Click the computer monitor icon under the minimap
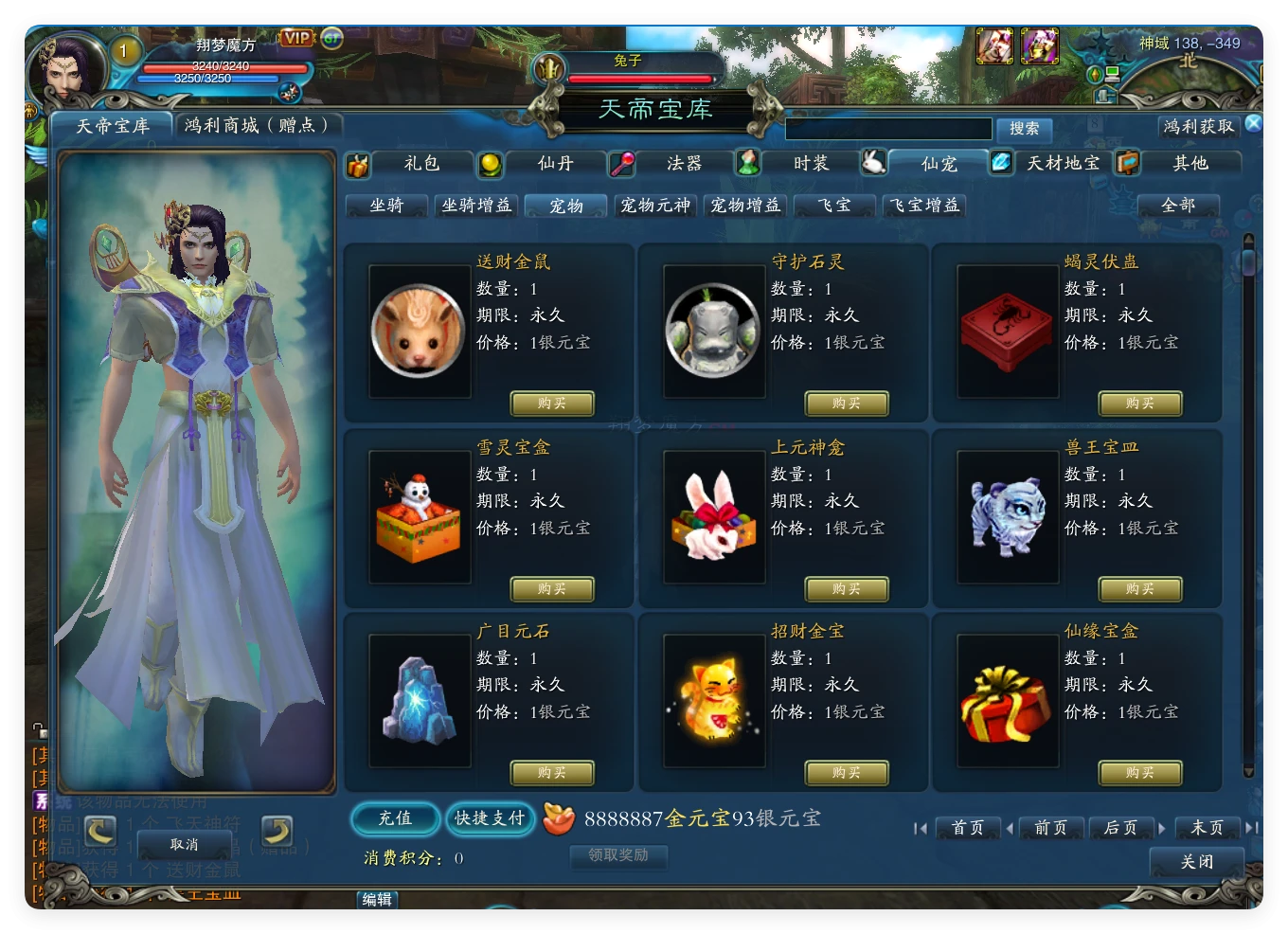Viewport: 1288px width, 934px height. [x=1113, y=73]
